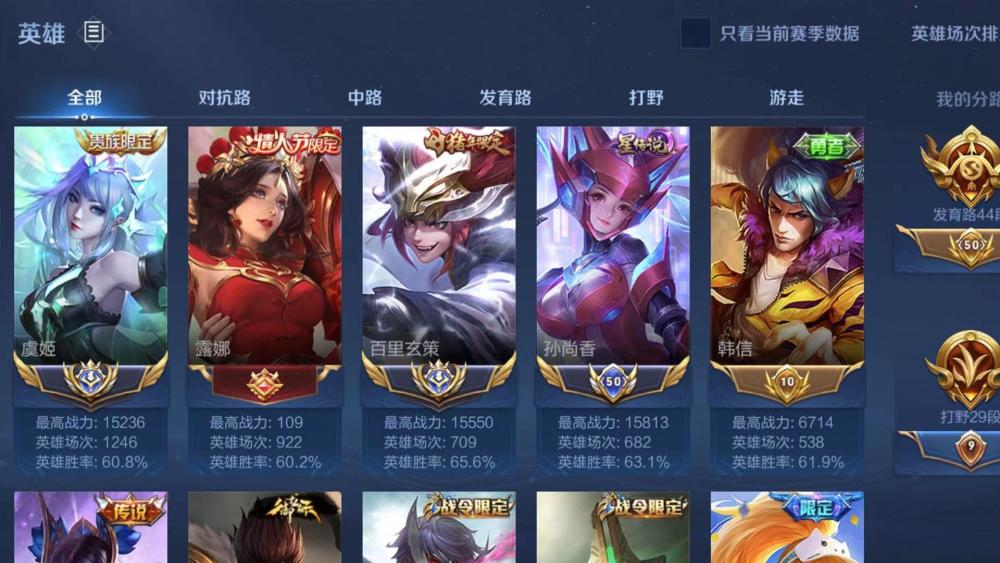The width and height of the screenshot is (1000, 563).
Task: Click the list icon beside 英雄 title
Action: [x=93, y=33]
